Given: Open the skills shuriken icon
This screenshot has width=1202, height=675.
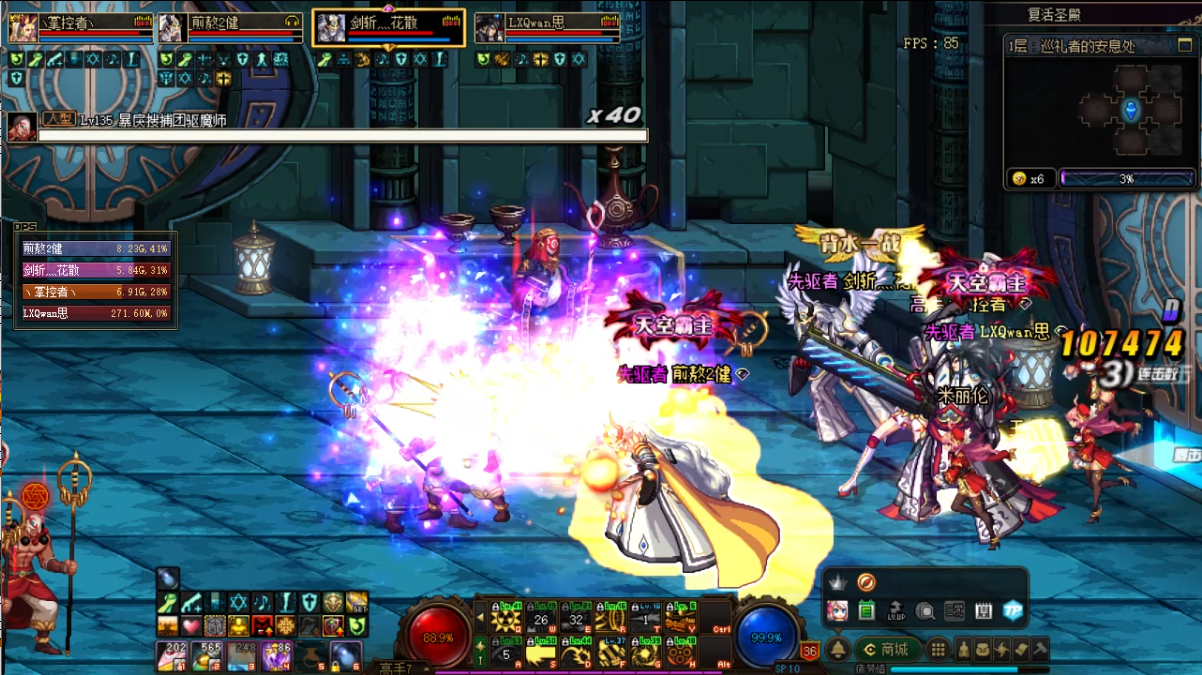Looking at the screenshot, I should click(1003, 649).
